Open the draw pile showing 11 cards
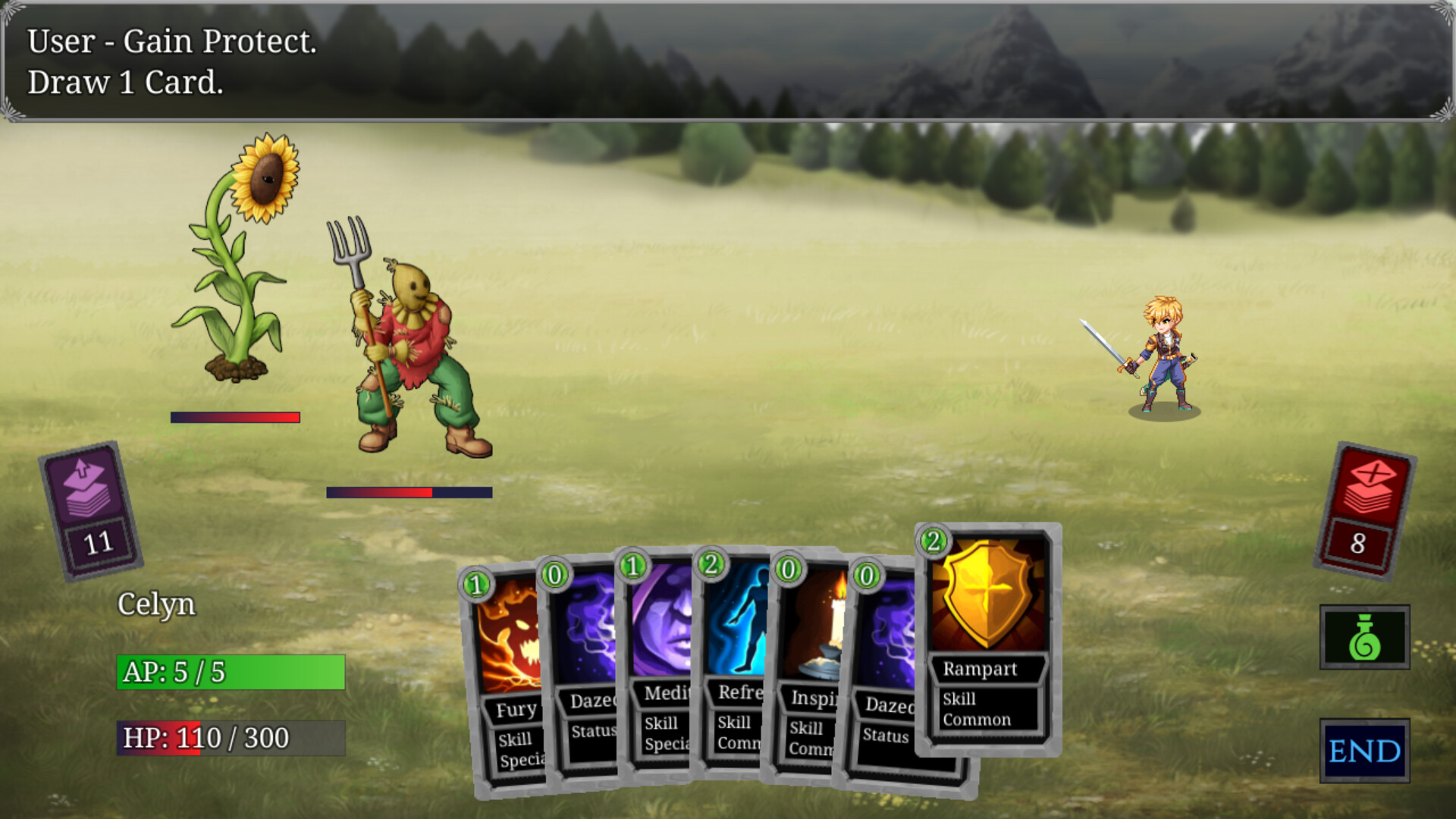The height and width of the screenshot is (819, 1456). click(x=89, y=510)
